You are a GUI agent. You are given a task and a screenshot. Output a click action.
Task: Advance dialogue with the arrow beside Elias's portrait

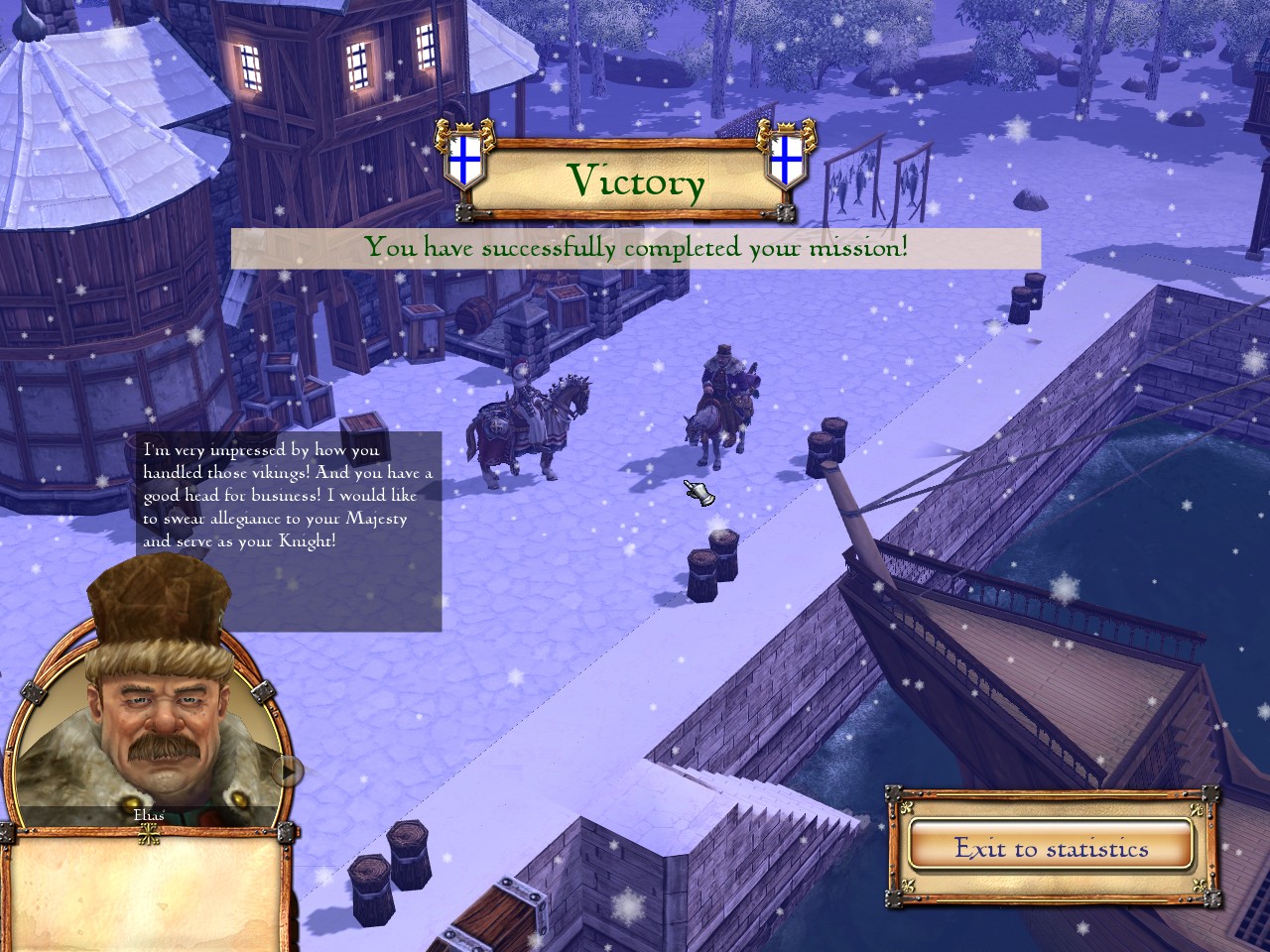pos(289,770)
